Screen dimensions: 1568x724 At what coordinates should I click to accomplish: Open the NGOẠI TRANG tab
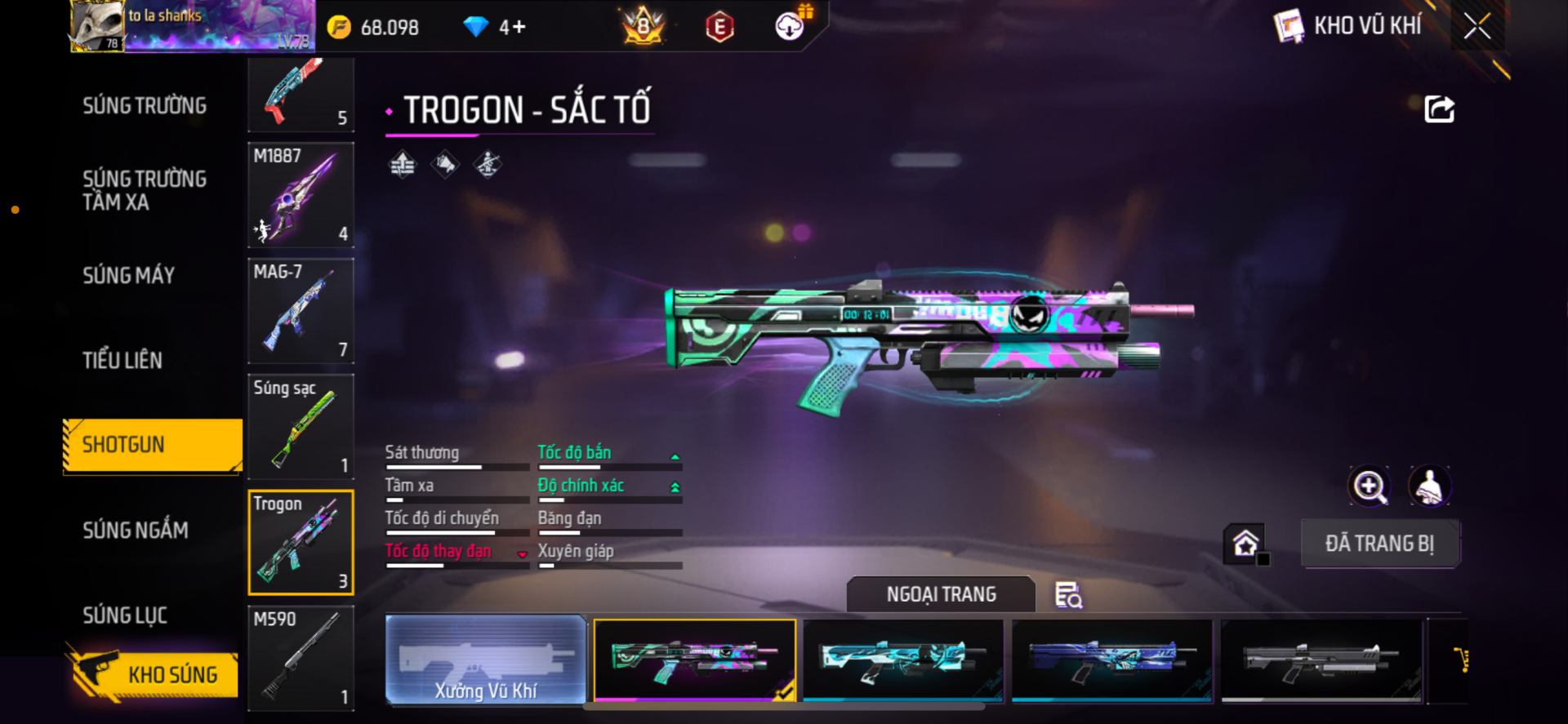941,594
